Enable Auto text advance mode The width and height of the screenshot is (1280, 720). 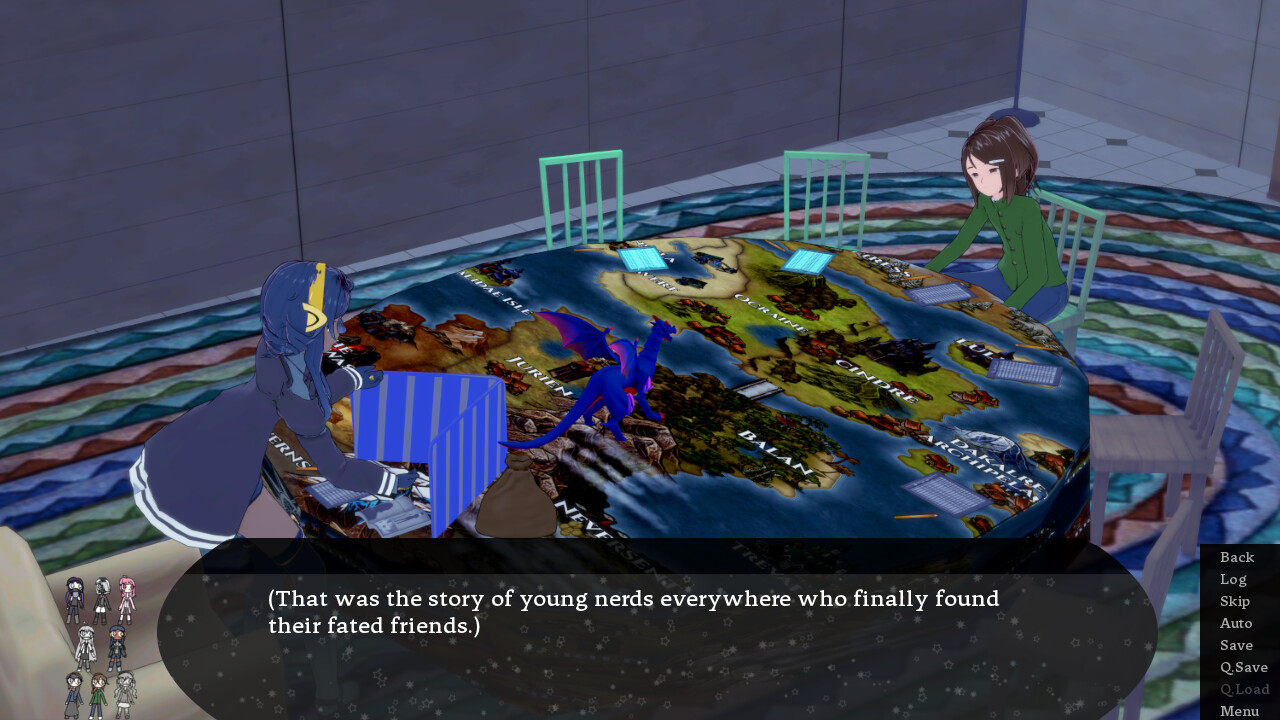1236,623
